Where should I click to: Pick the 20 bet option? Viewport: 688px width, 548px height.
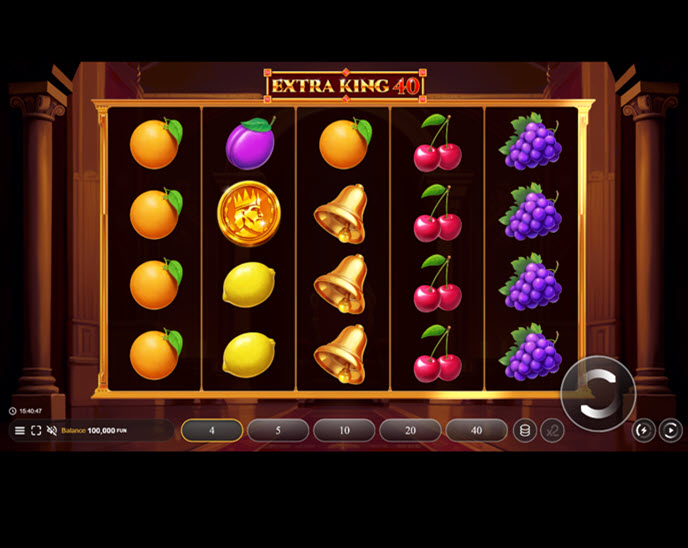410,430
